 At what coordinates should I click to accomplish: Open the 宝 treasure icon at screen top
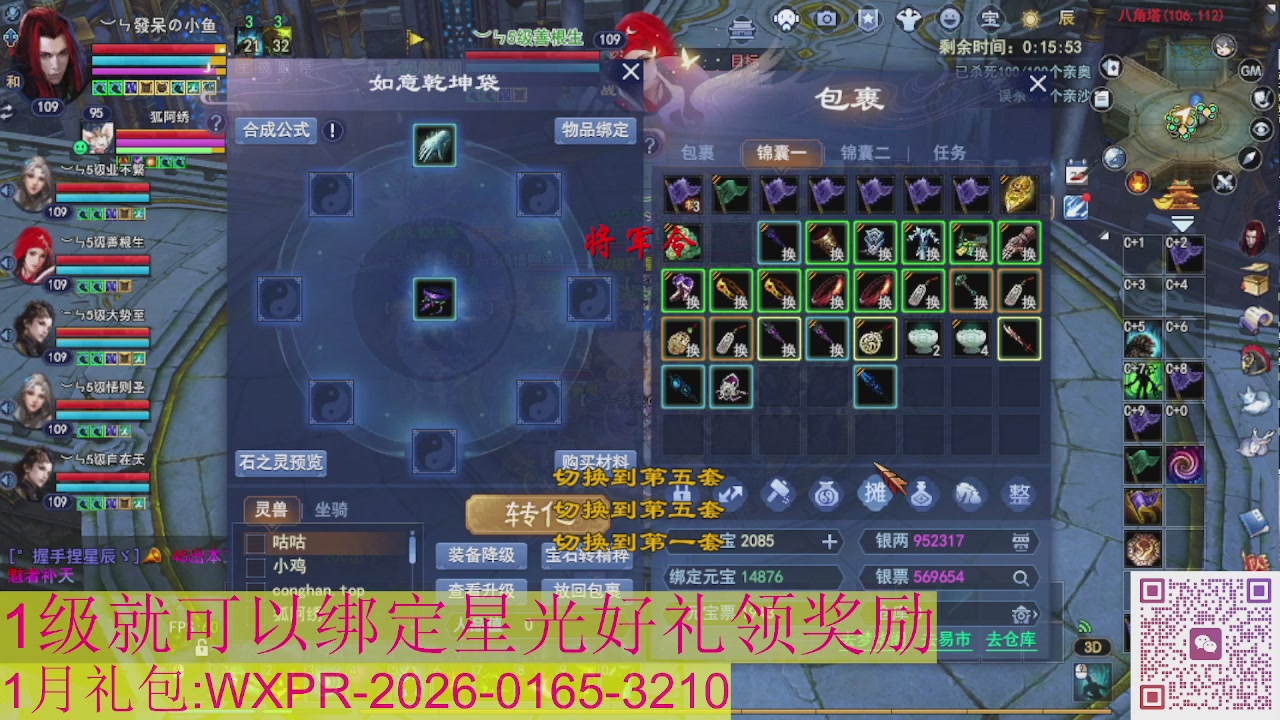point(990,18)
